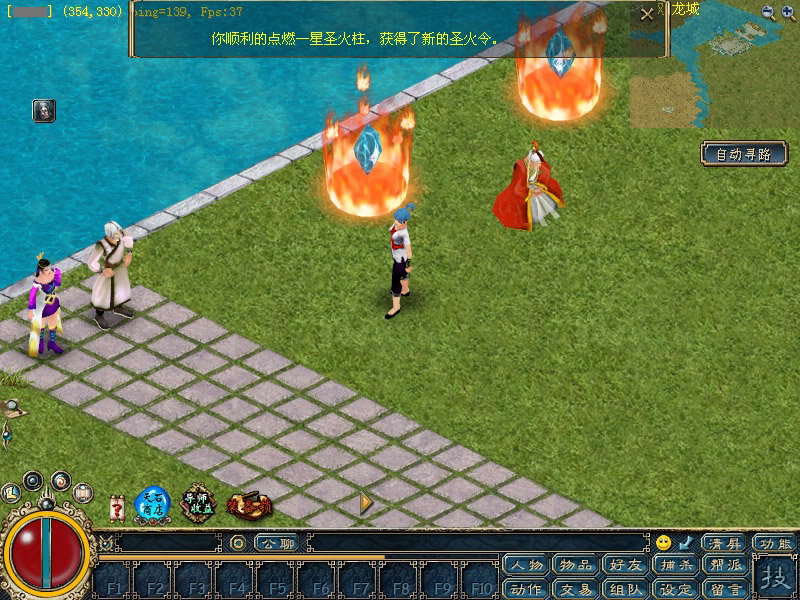The image size is (800, 600).
Task: Open the 设定 settings menu
Action: (676, 589)
